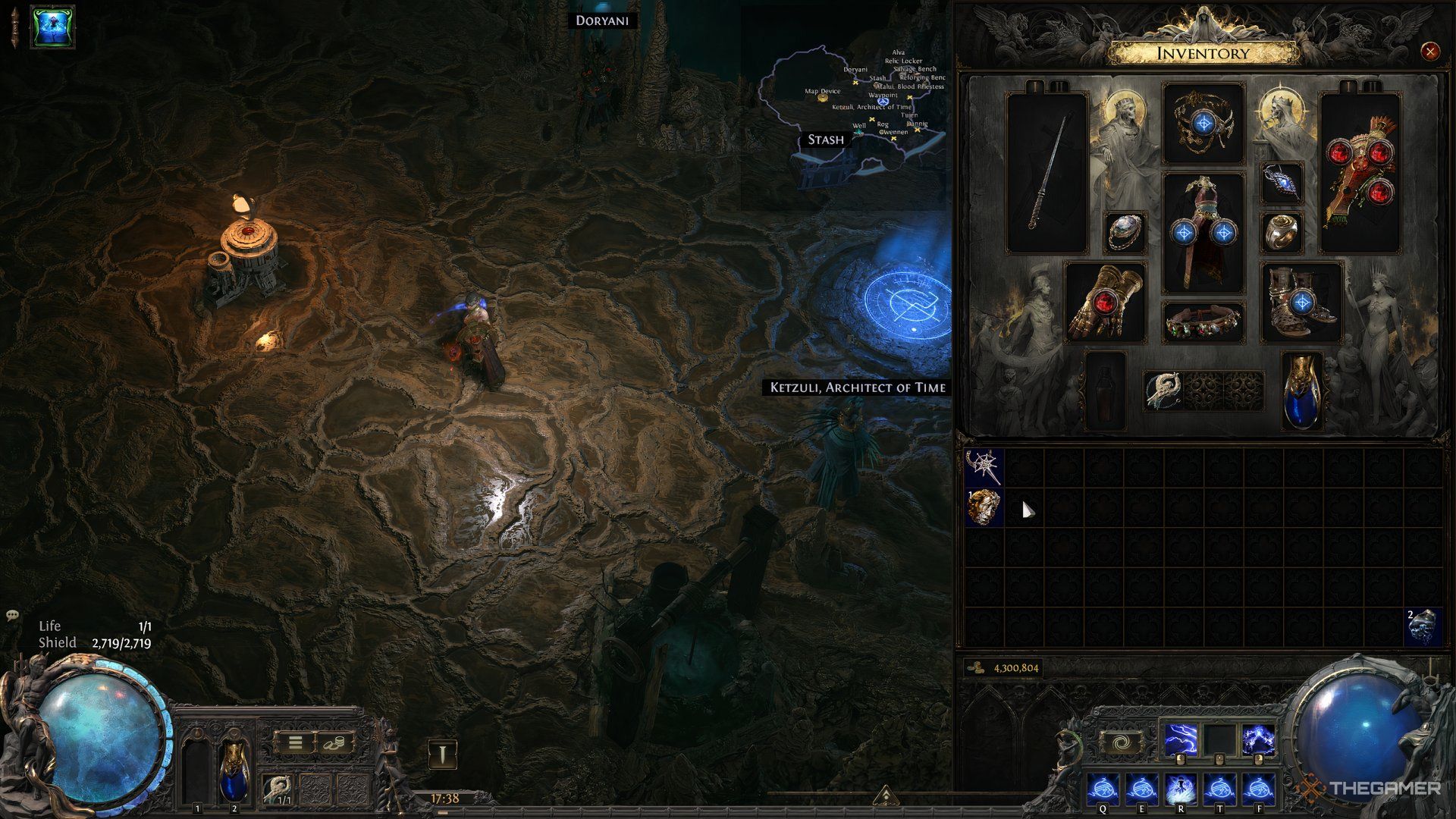Select the red quiver offhand slot
The height and width of the screenshot is (819, 1456).
[1361, 173]
